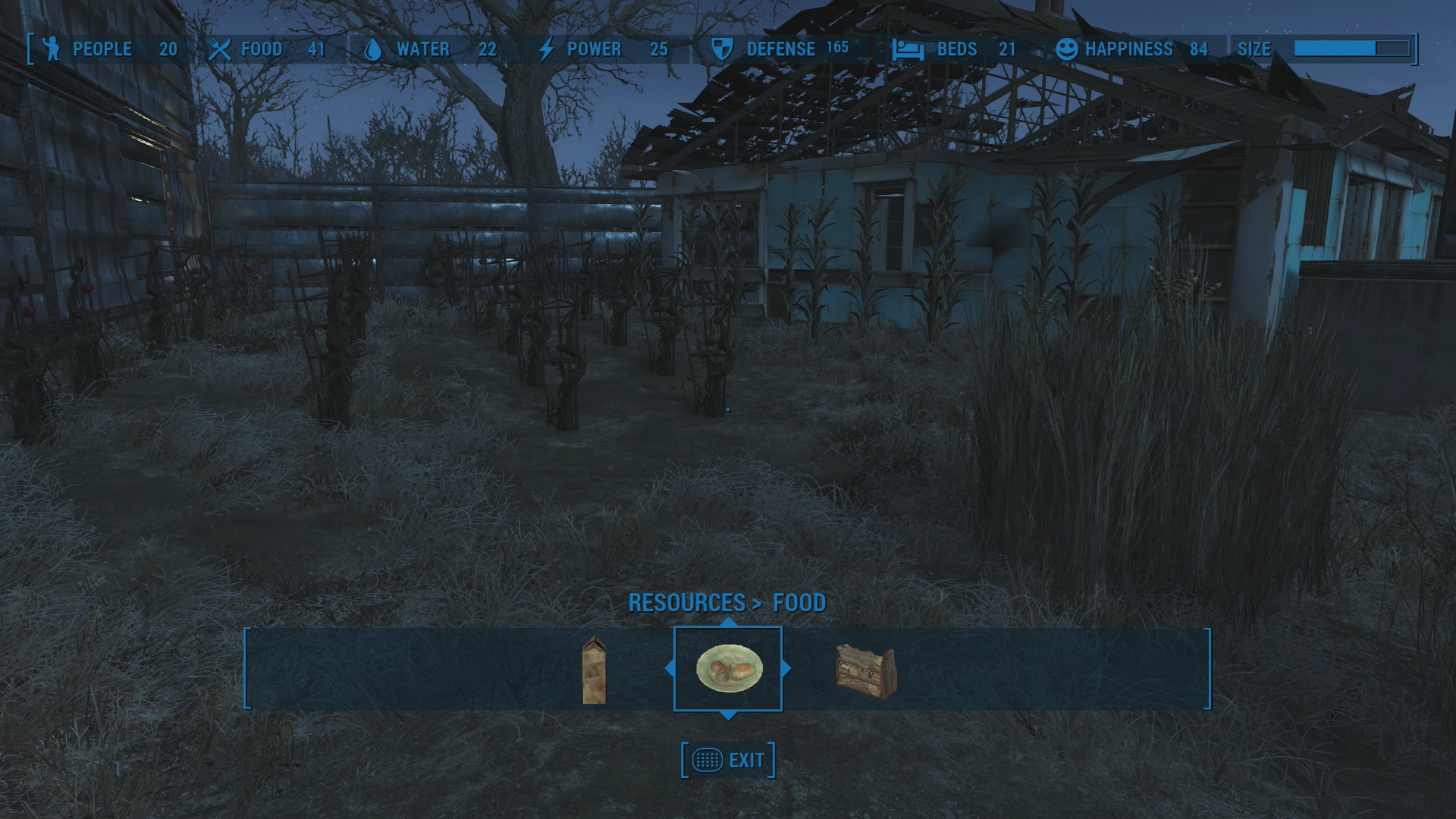
Task: Click the Defense shield icon
Action: 723,49
